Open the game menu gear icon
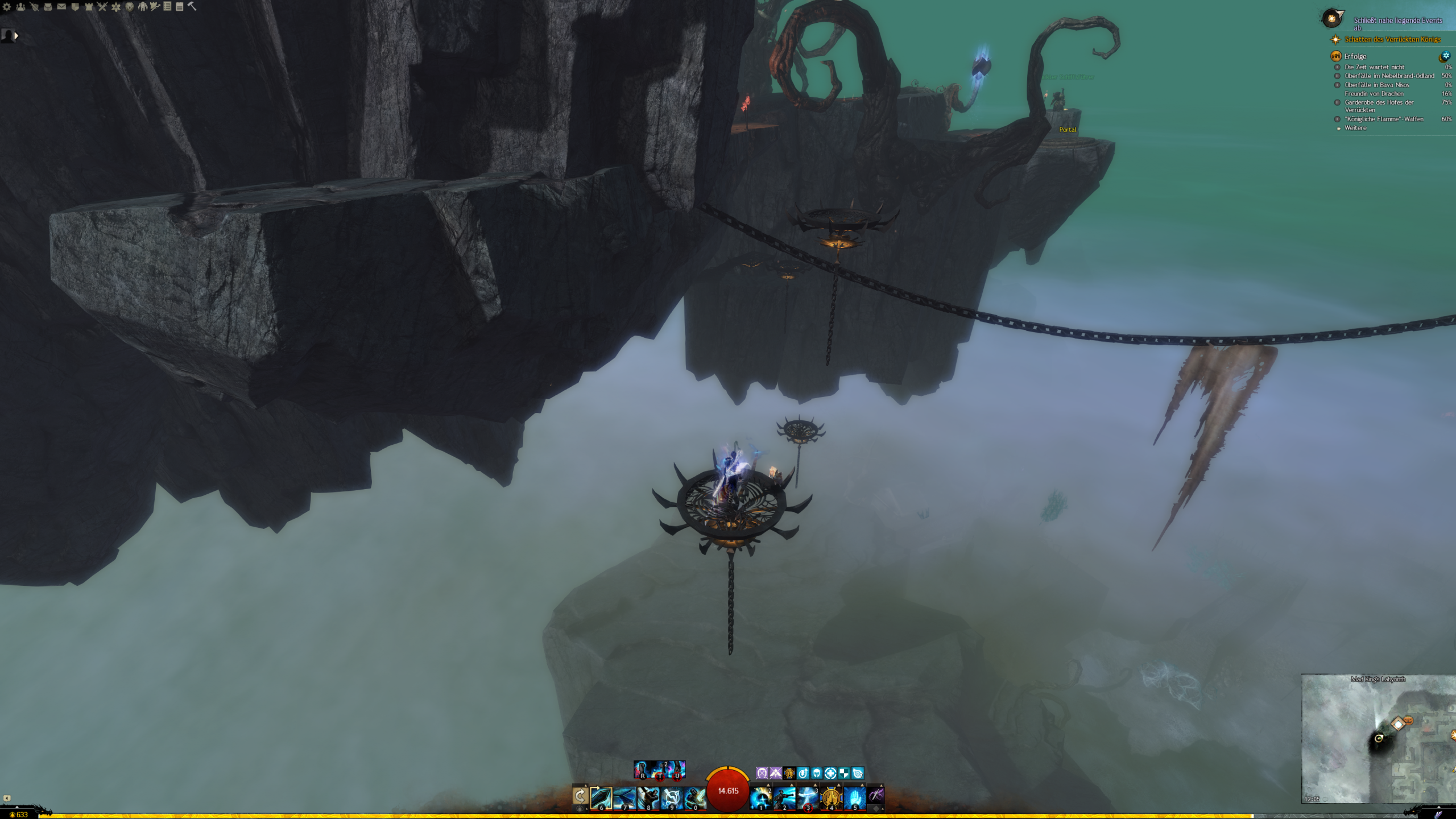Viewport: 1456px width, 819px height. [x=7, y=7]
